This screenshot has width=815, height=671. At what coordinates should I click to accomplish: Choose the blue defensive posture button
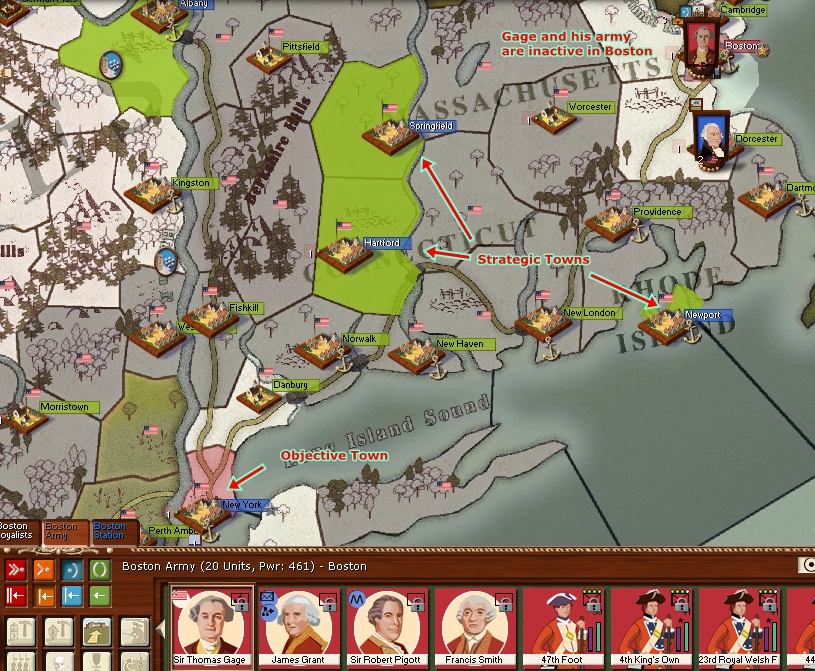73,570
